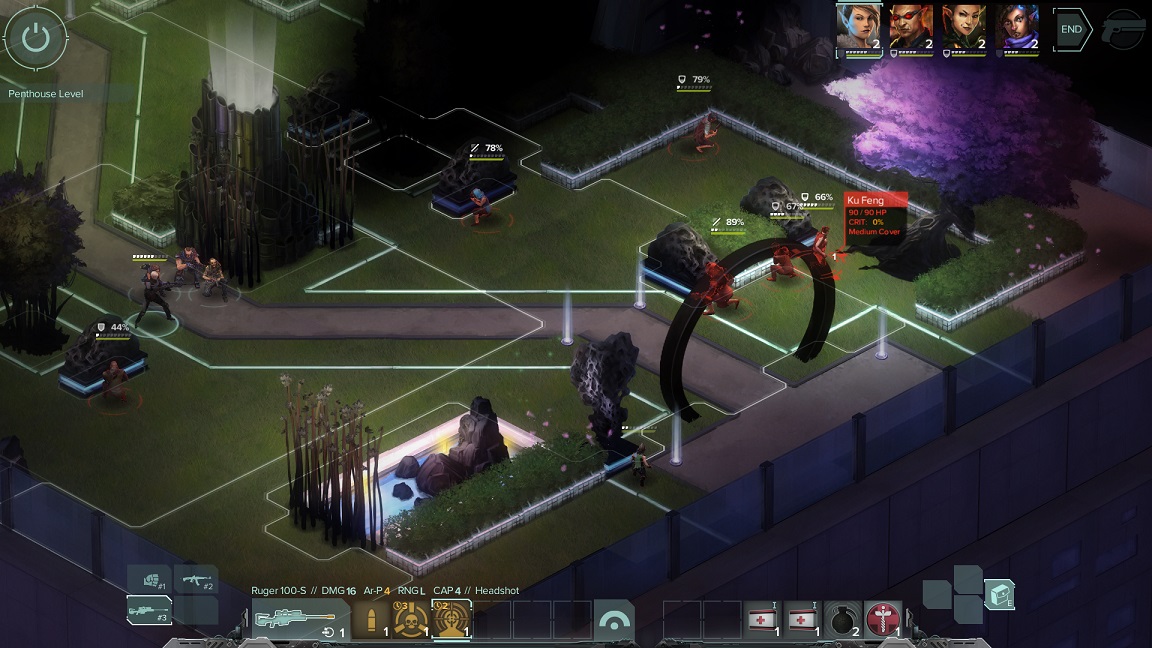The width and height of the screenshot is (1152, 648).
Task: Choose the single bullet shot ability
Action: (371, 620)
